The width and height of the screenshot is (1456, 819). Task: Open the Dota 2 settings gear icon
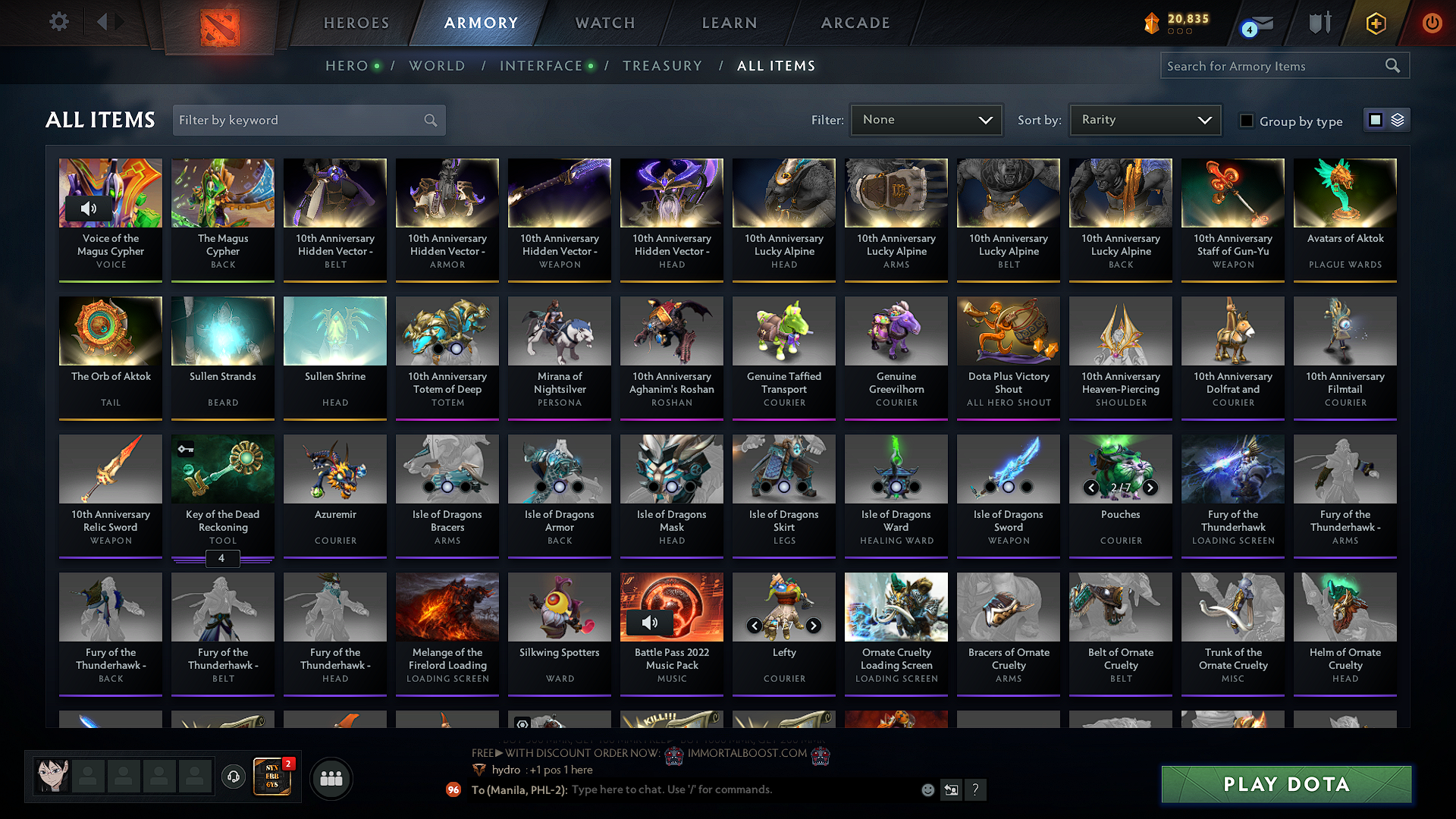pos(58,22)
